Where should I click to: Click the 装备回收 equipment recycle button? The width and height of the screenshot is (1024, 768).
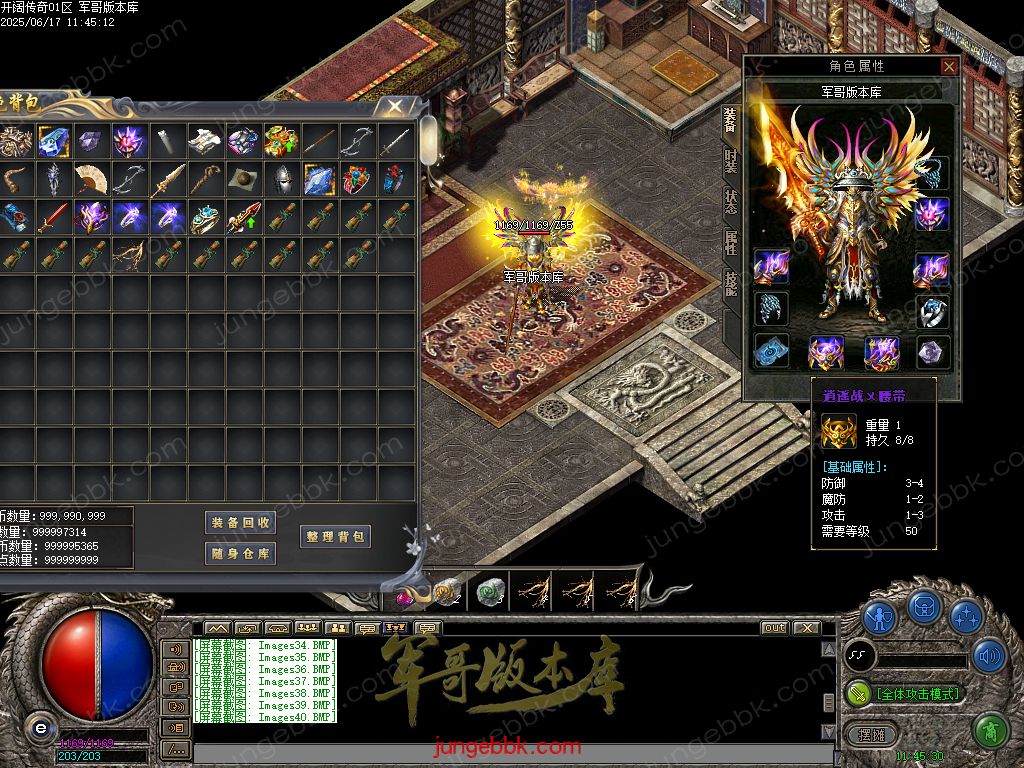(x=240, y=523)
